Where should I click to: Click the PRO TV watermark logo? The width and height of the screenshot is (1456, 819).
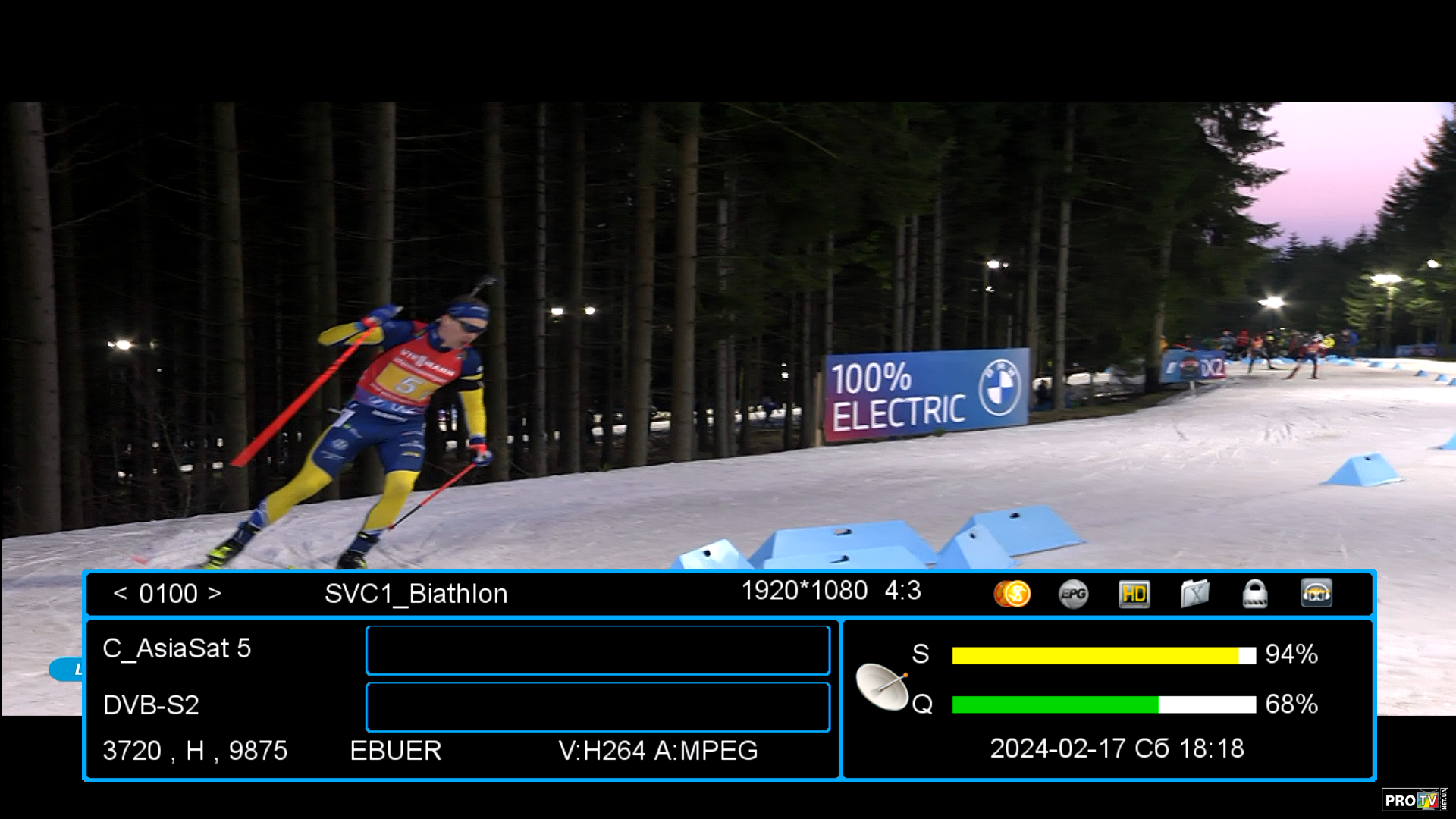pyautogui.click(x=1413, y=800)
